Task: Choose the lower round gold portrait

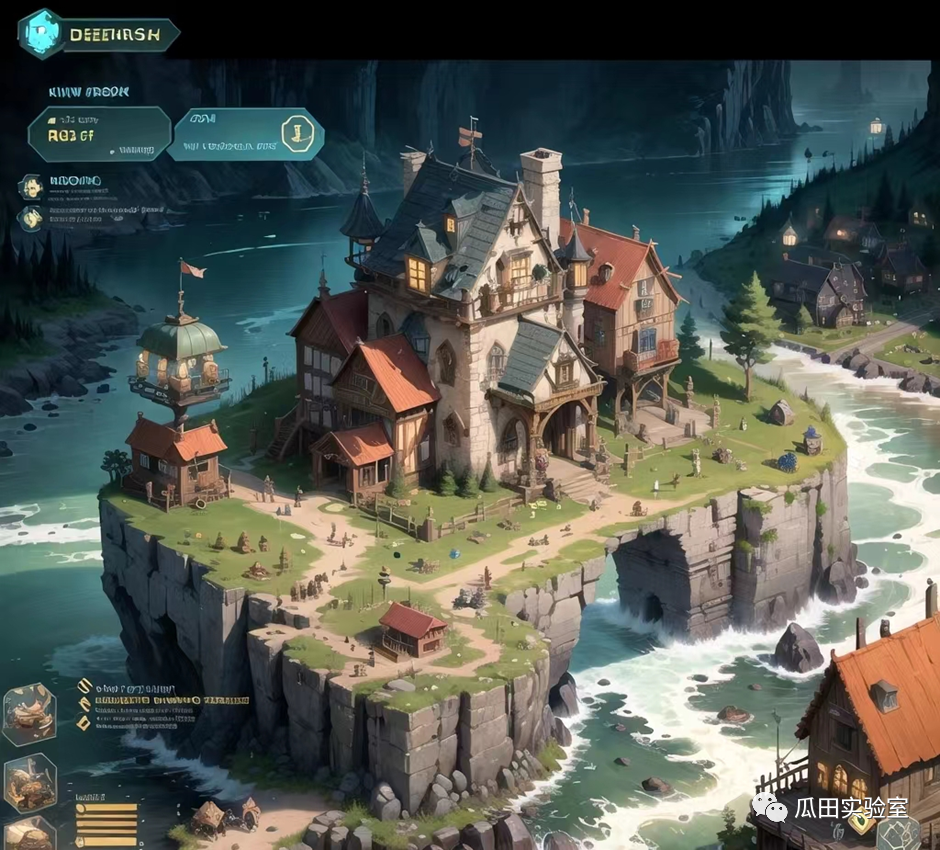Action: point(31,218)
